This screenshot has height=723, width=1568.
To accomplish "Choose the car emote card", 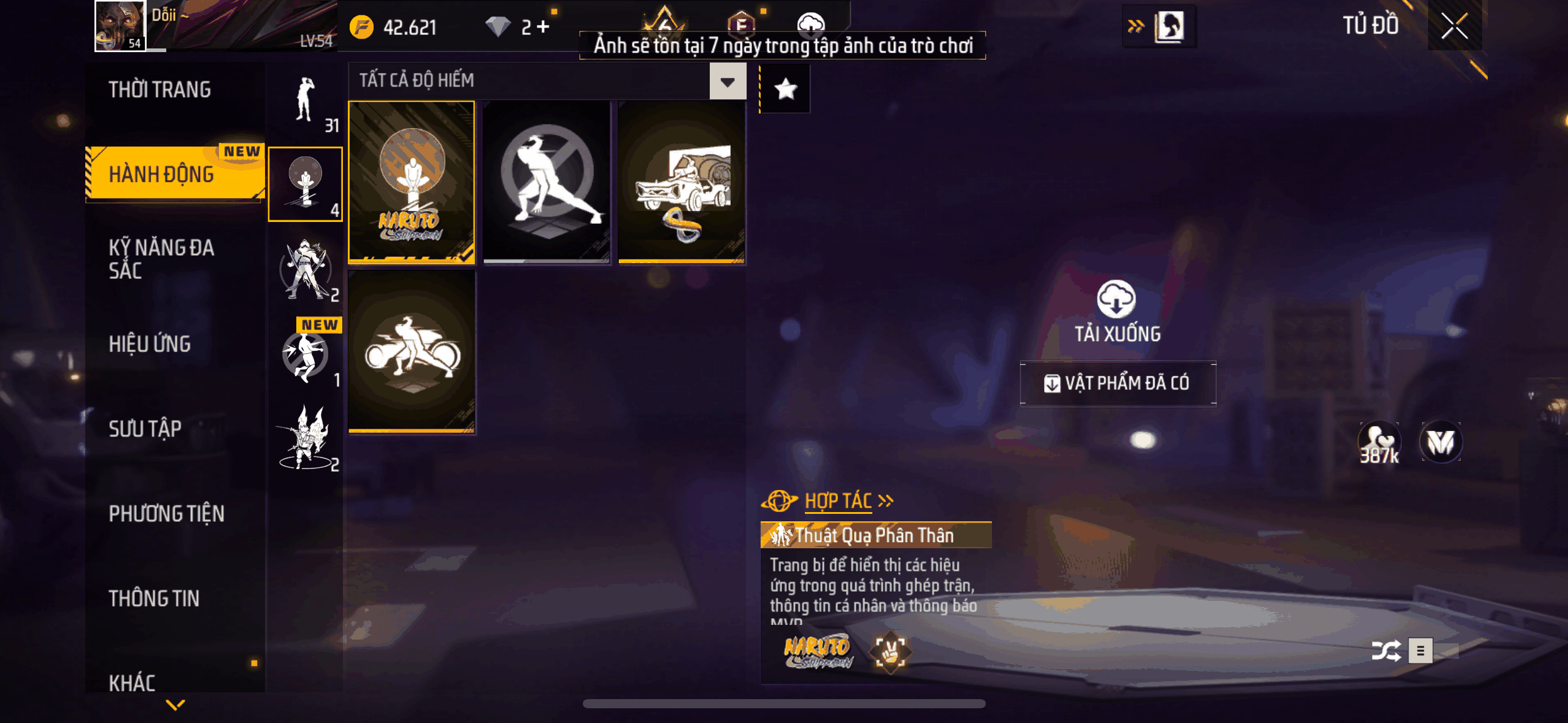I will click(x=682, y=182).
